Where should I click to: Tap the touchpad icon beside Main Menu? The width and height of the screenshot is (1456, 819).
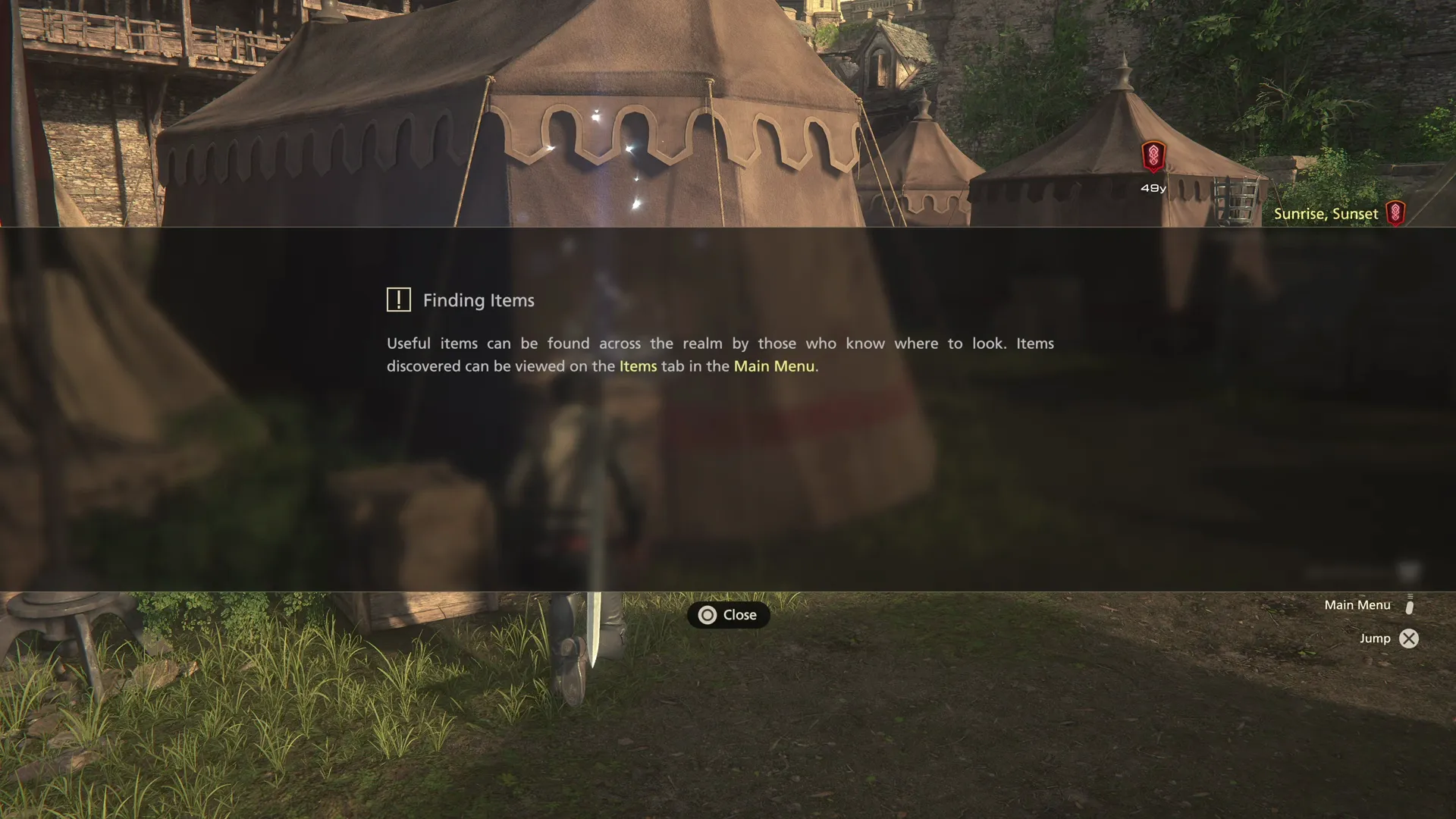click(x=1409, y=608)
